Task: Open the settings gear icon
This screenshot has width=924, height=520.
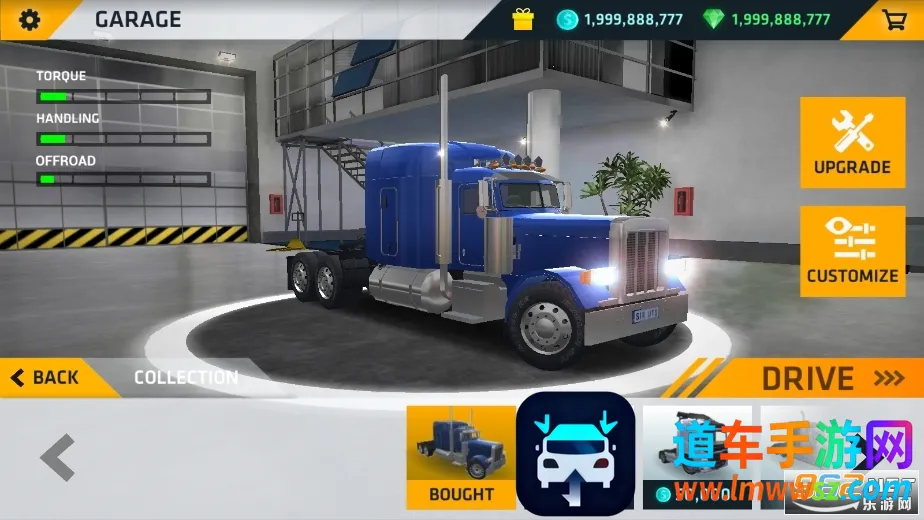Action: pyautogui.click(x=30, y=19)
